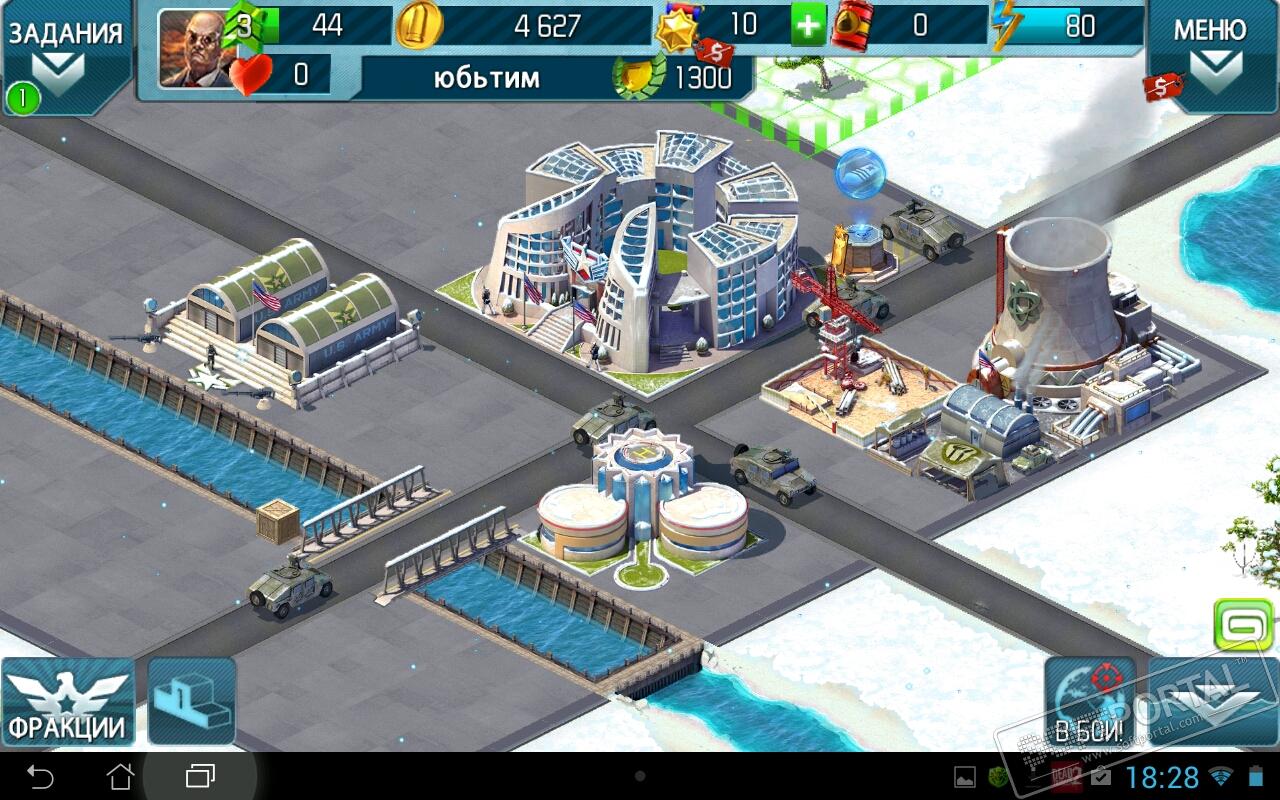Collect the blue floating resource bubble
The width and height of the screenshot is (1280, 800).
point(860,173)
